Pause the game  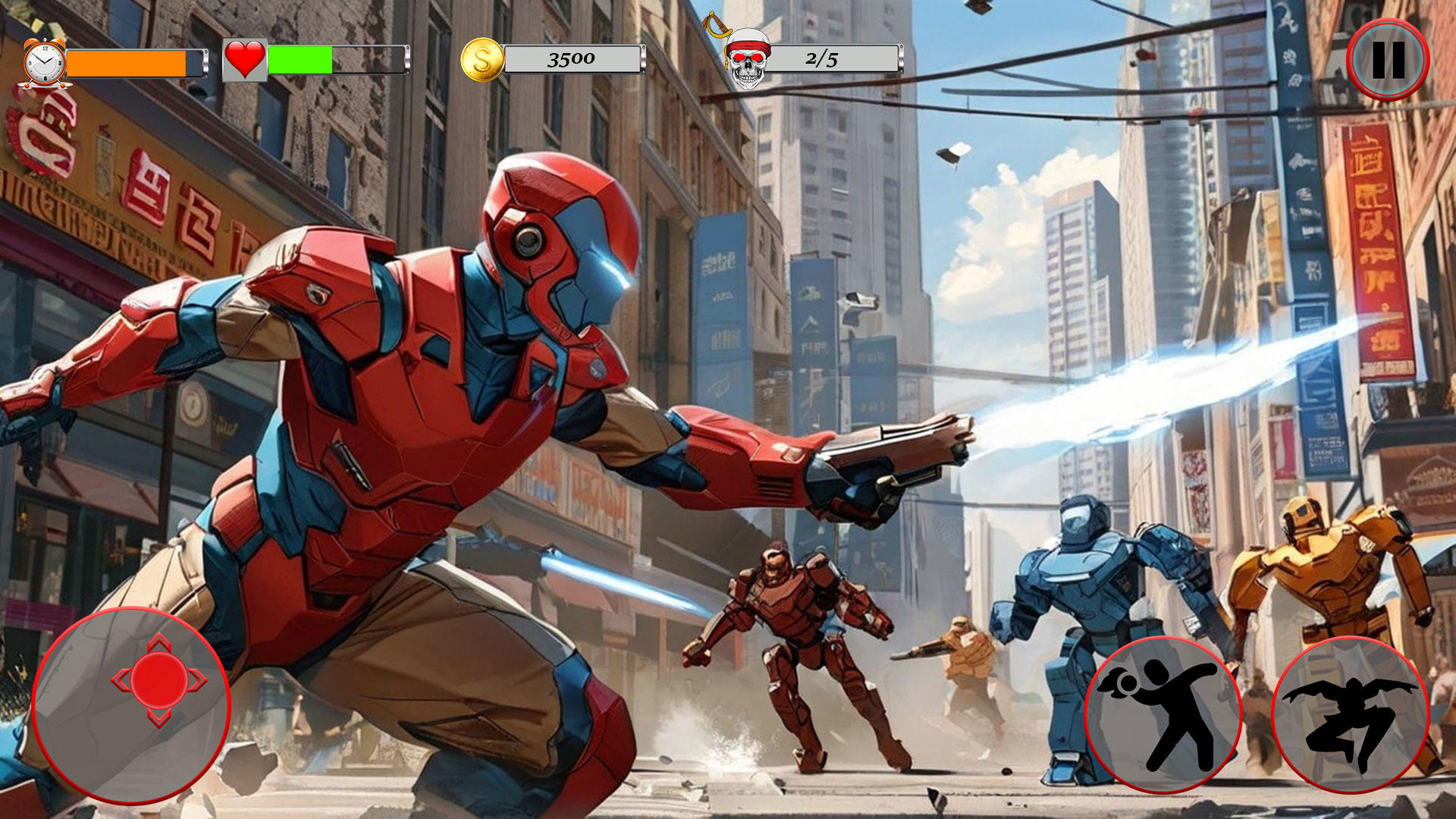1388,59
